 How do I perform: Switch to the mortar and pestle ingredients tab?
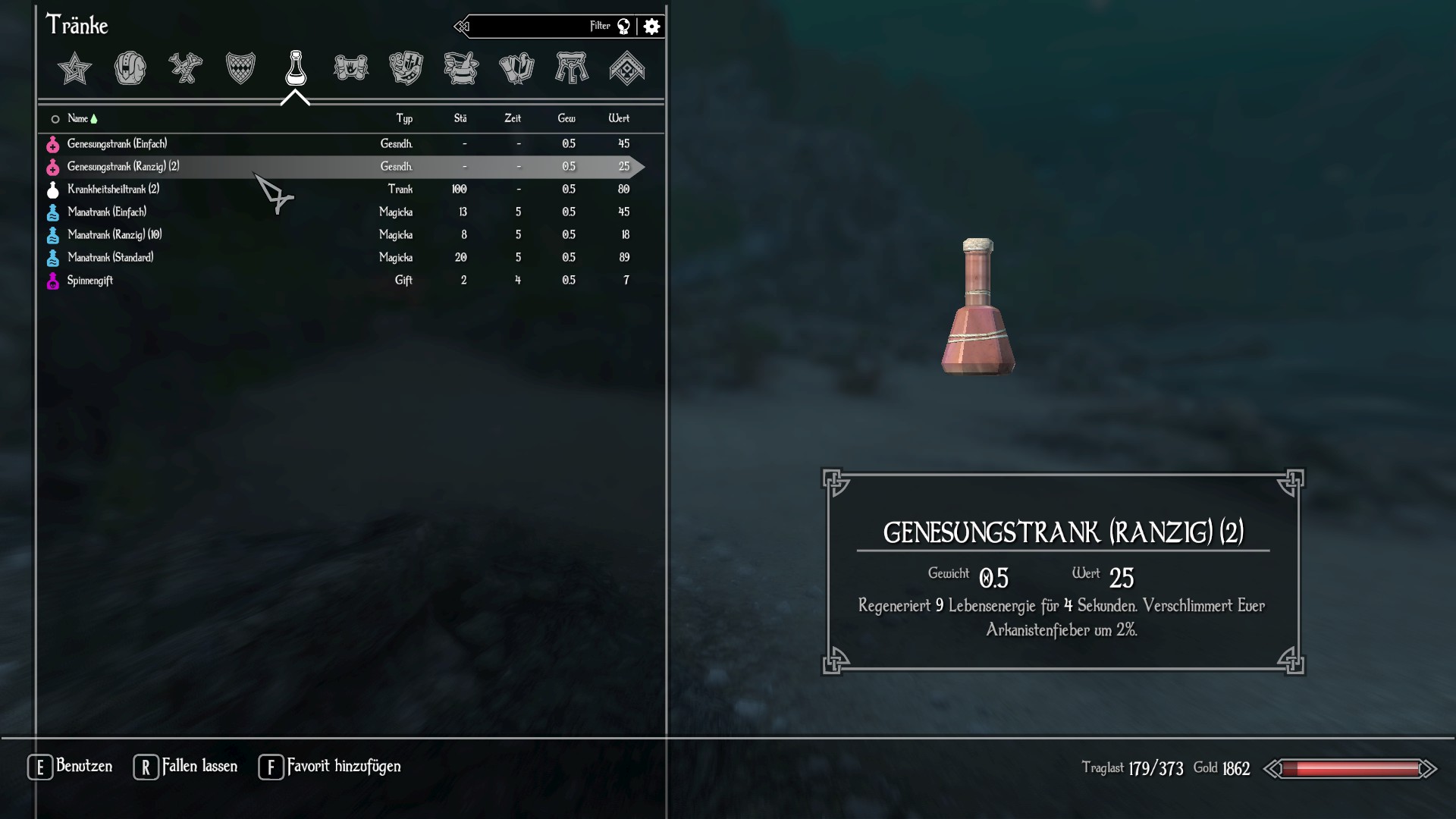(x=461, y=69)
